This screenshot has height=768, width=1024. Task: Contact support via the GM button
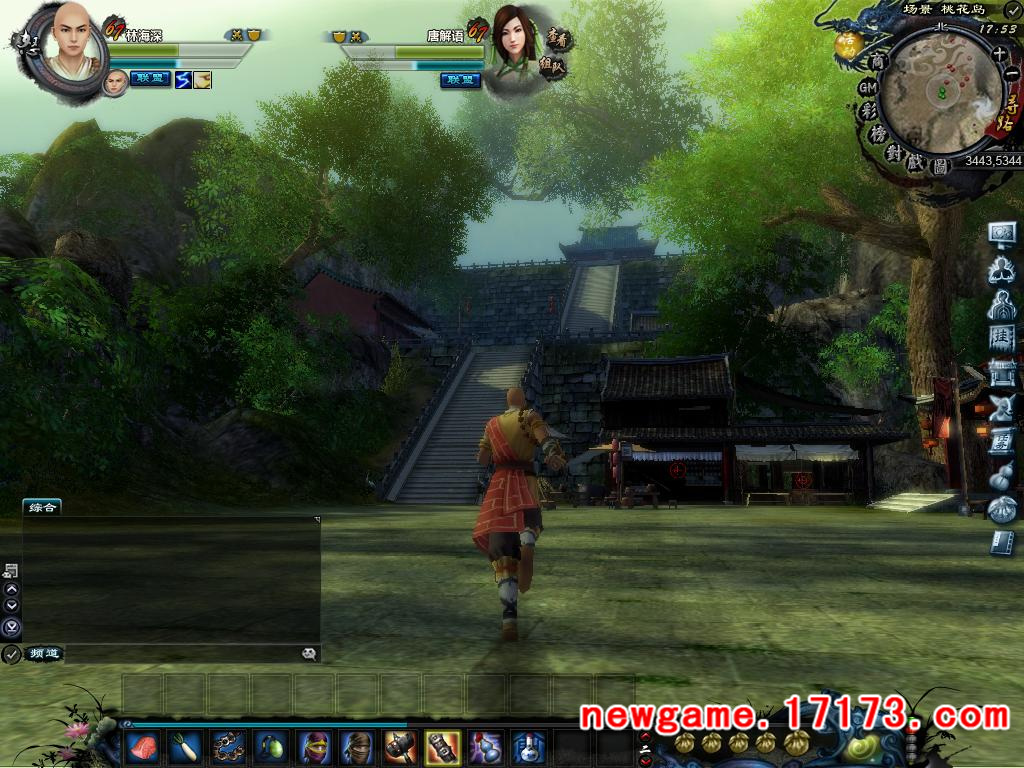[868, 87]
